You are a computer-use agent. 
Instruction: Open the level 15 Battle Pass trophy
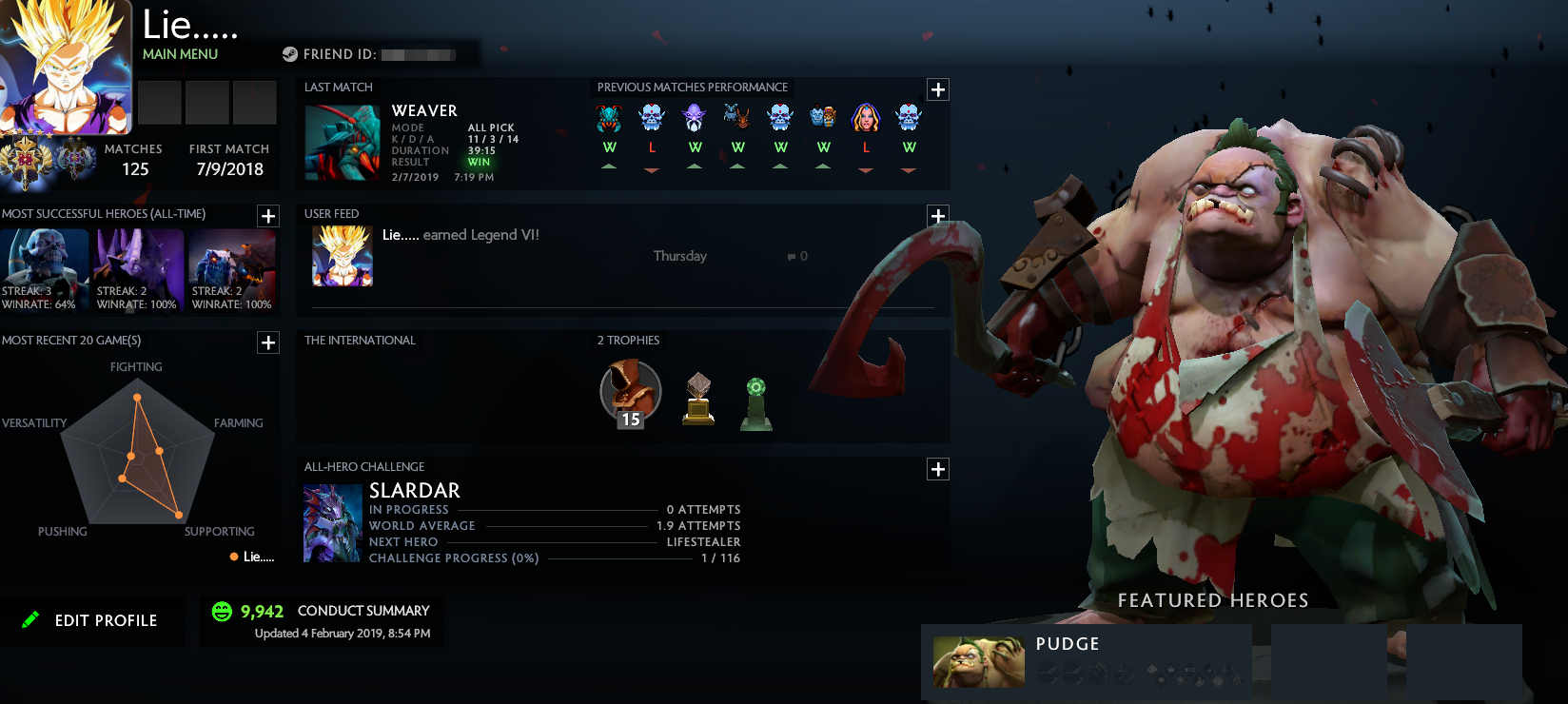[629, 392]
